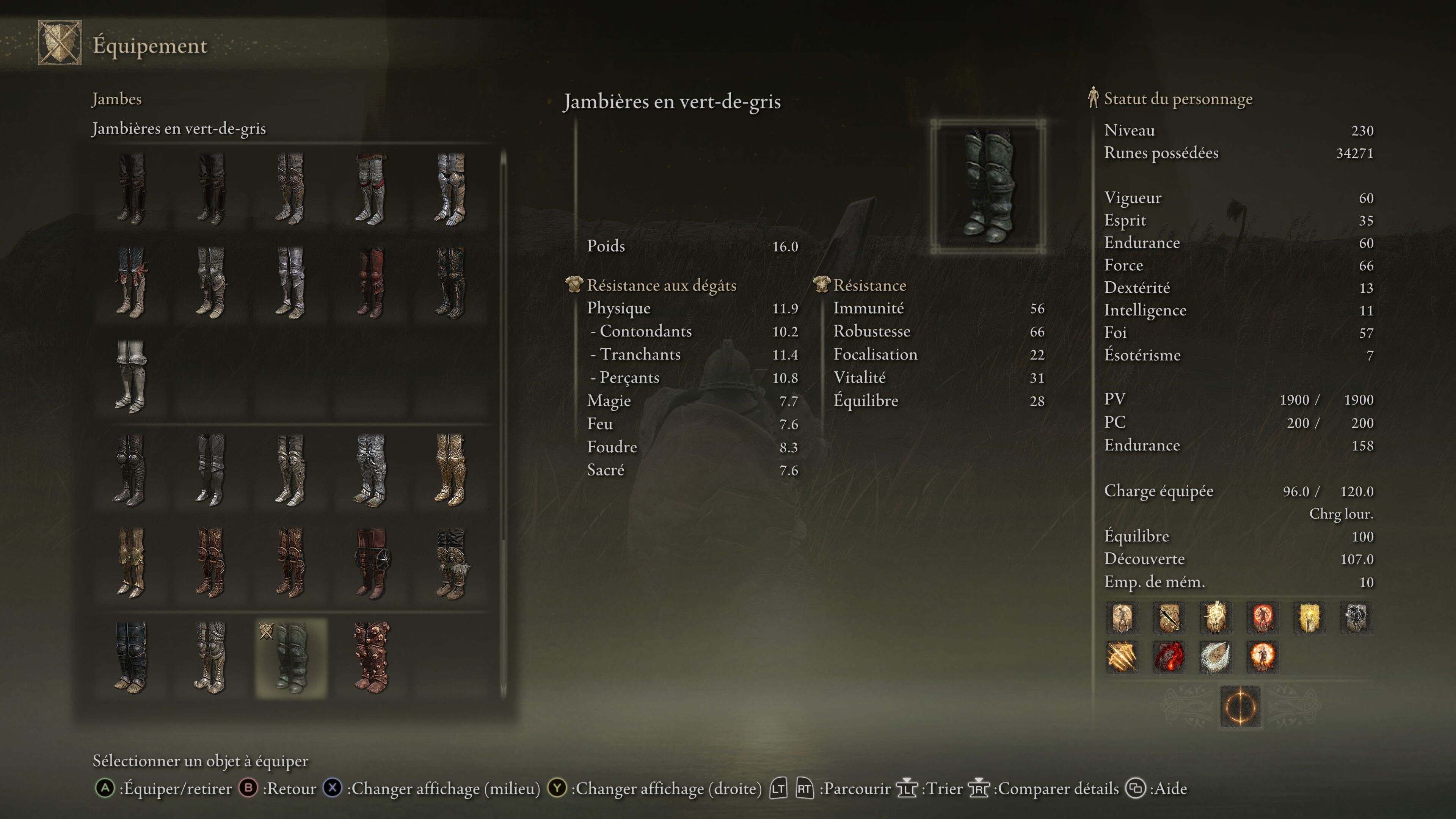1456x819 pixels.
Task: Click the white feathery wing buff icon
Action: coord(1215,657)
